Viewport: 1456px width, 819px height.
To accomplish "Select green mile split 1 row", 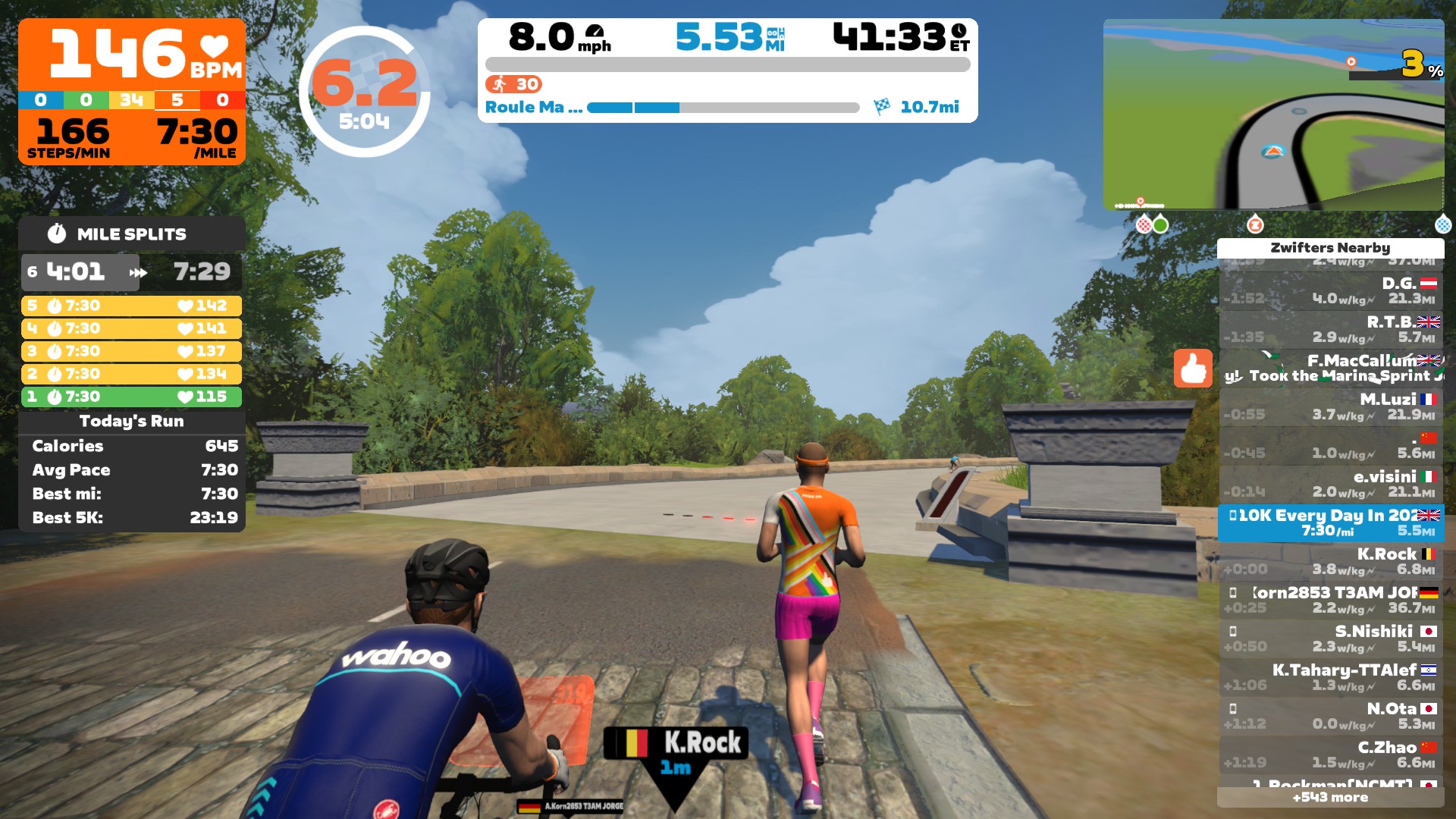I will (131, 397).
